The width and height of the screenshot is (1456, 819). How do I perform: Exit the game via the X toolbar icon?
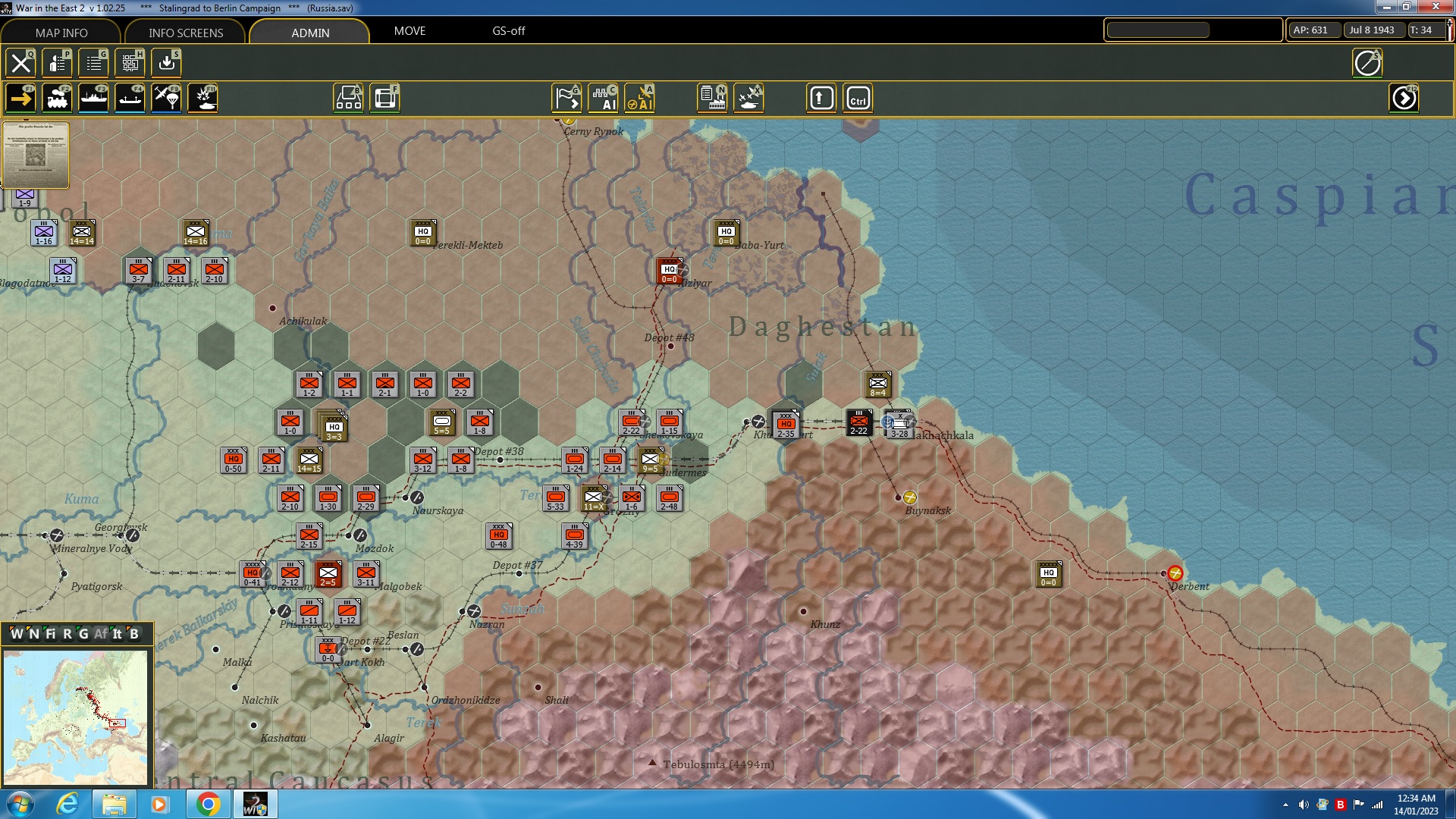[20, 63]
